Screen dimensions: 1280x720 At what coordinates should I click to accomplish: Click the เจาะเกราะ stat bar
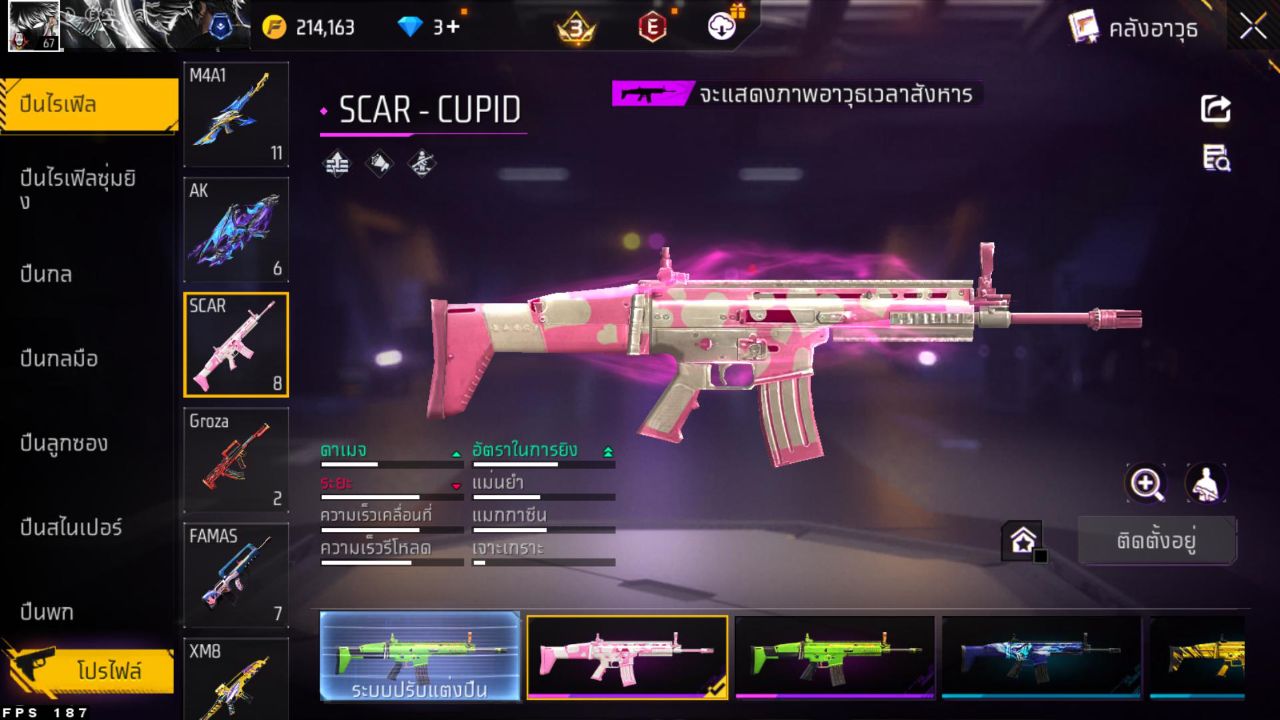click(543, 563)
